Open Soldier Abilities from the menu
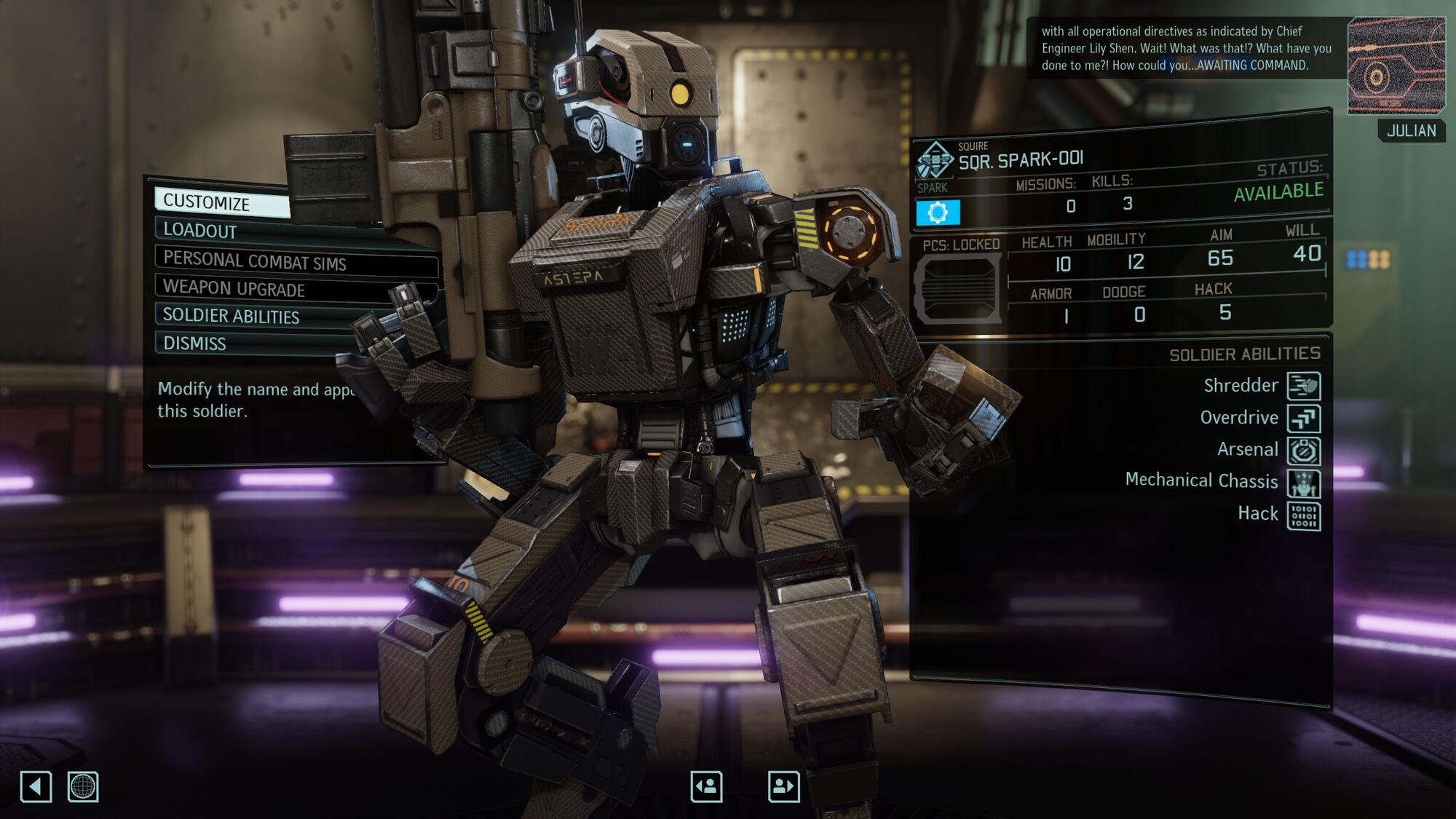Viewport: 1456px width, 819px height. click(x=232, y=316)
